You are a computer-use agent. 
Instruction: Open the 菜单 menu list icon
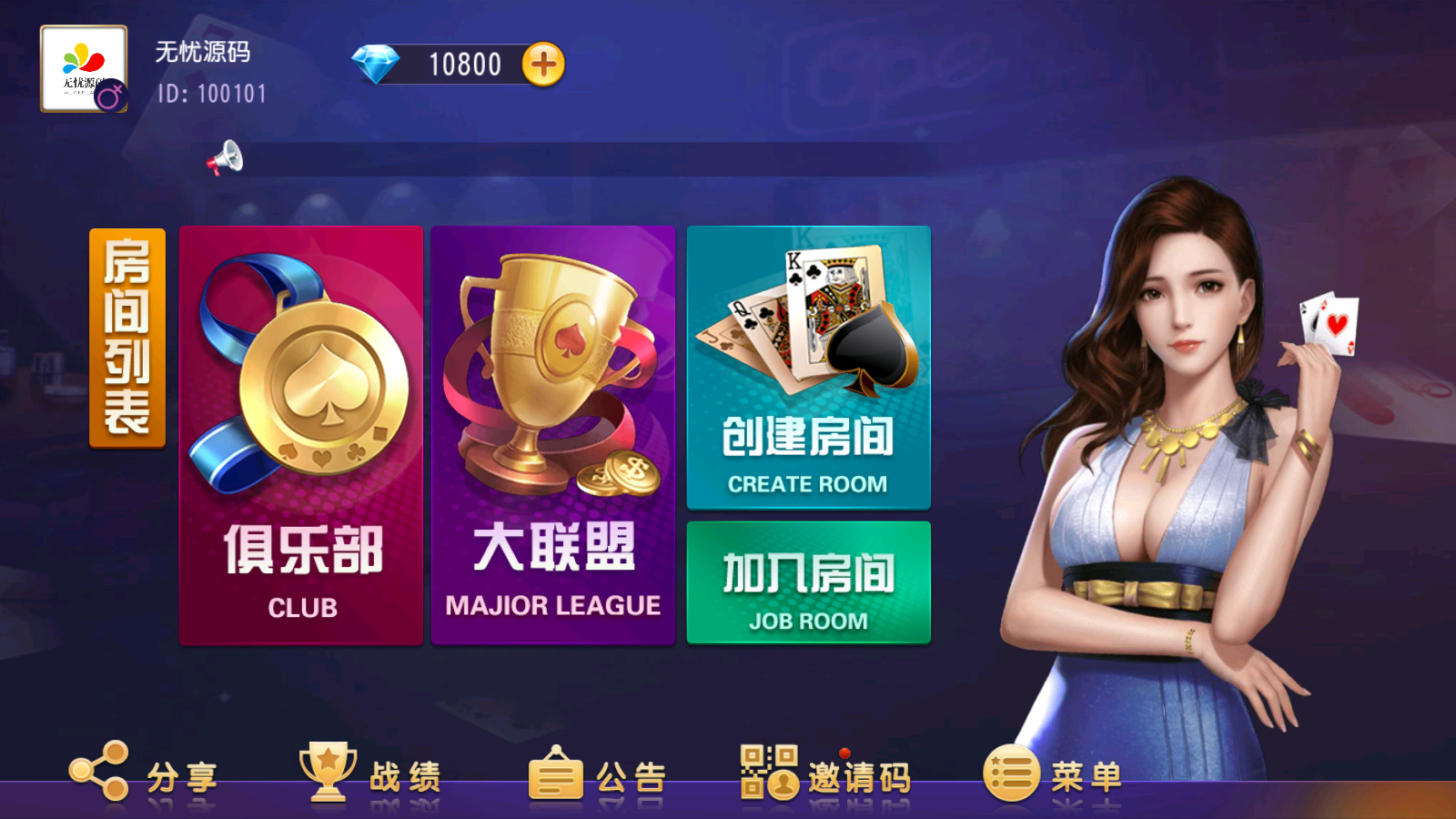pos(1010,772)
